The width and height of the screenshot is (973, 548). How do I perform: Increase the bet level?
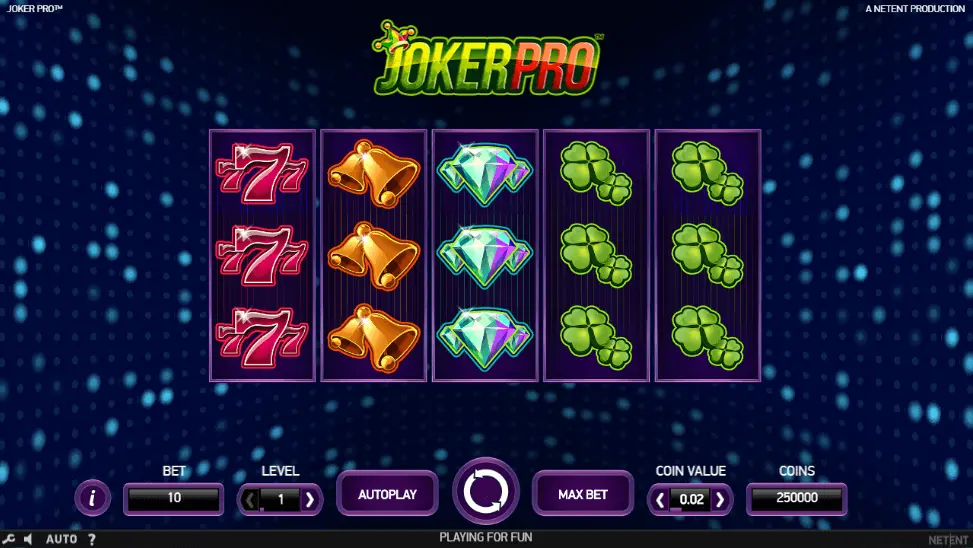coord(310,499)
